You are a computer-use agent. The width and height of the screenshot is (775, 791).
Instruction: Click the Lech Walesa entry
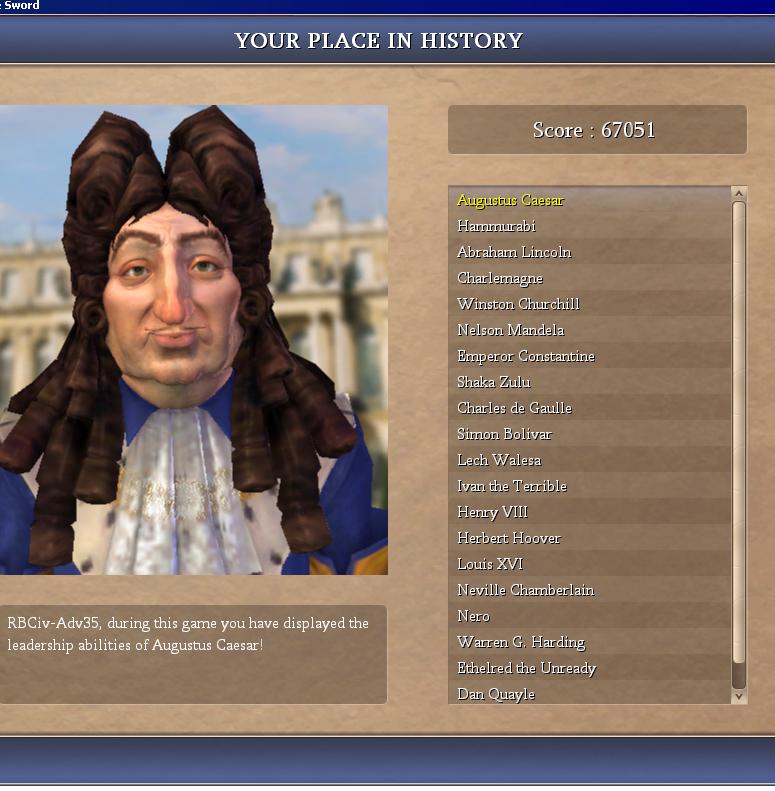pyautogui.click(x=499, y=460)
